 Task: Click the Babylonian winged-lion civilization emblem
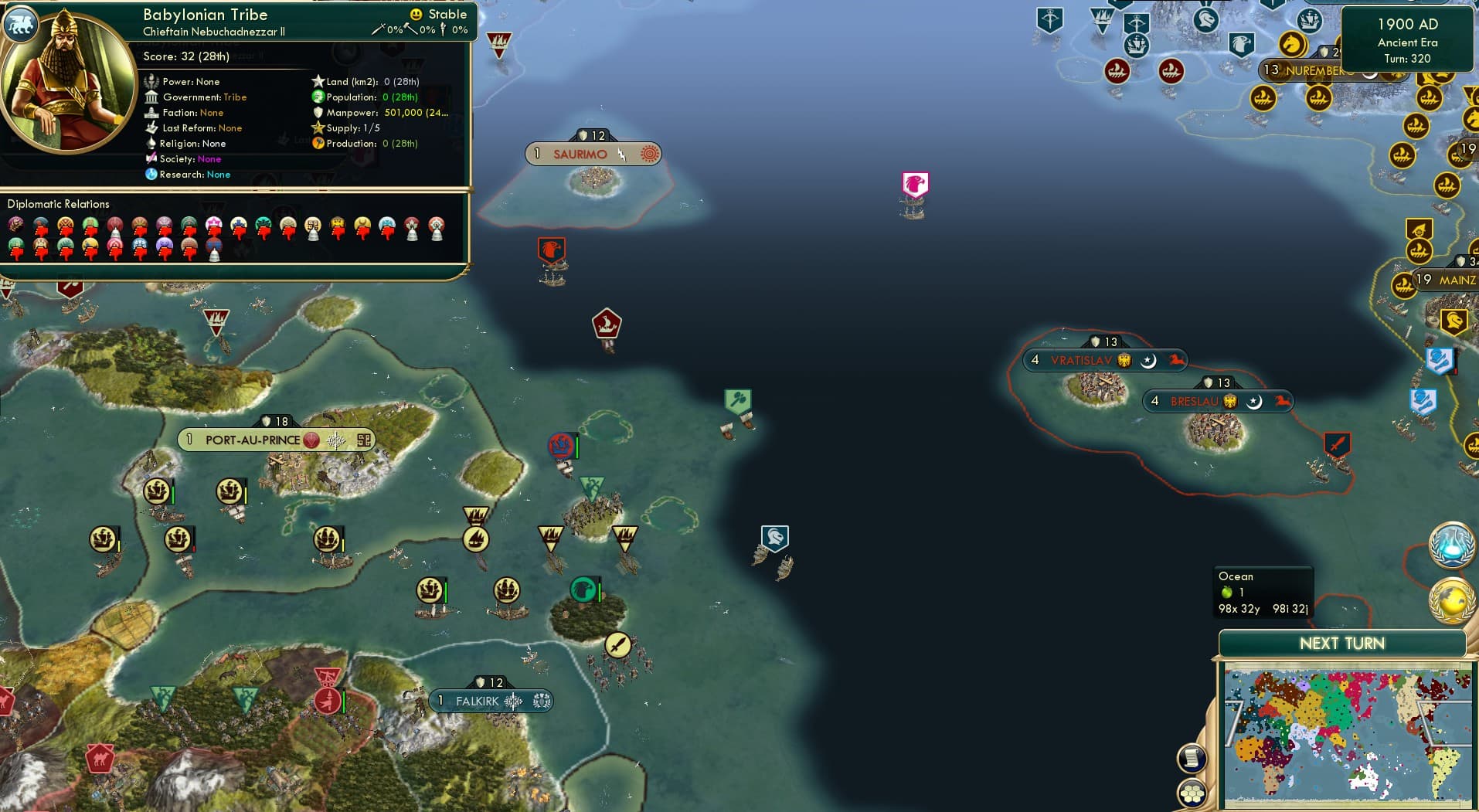pyautogui.click(x=21, y=23)
